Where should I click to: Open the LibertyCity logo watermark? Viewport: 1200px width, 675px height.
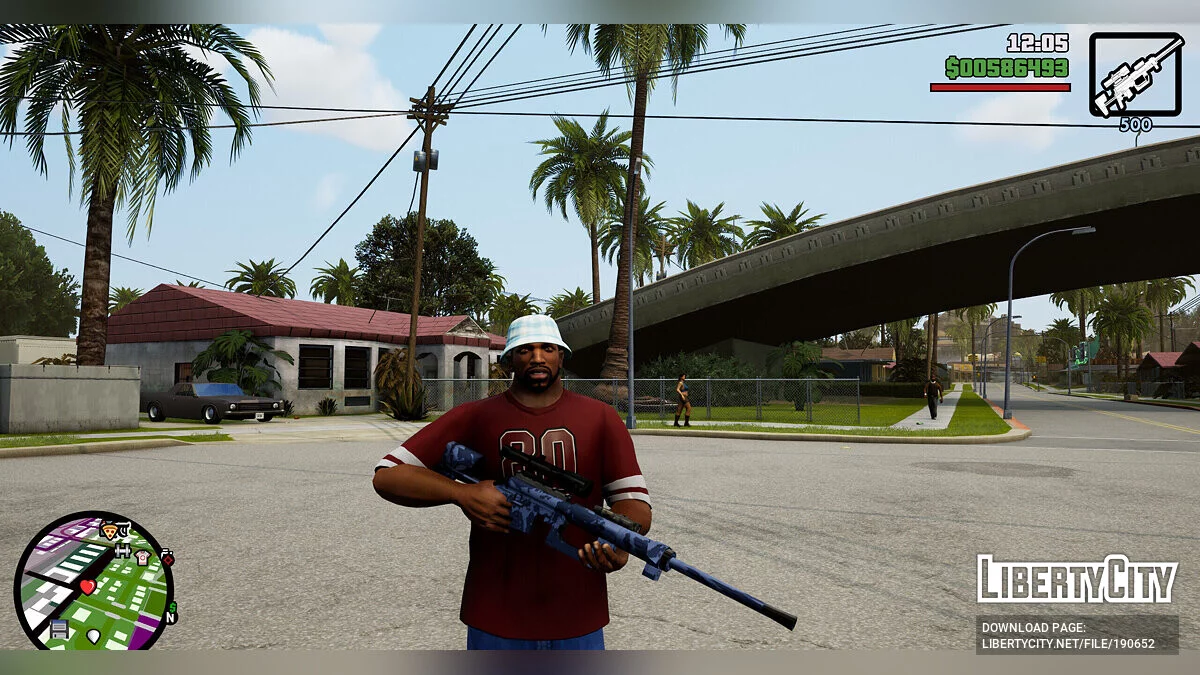click(x=1076, y=579)
